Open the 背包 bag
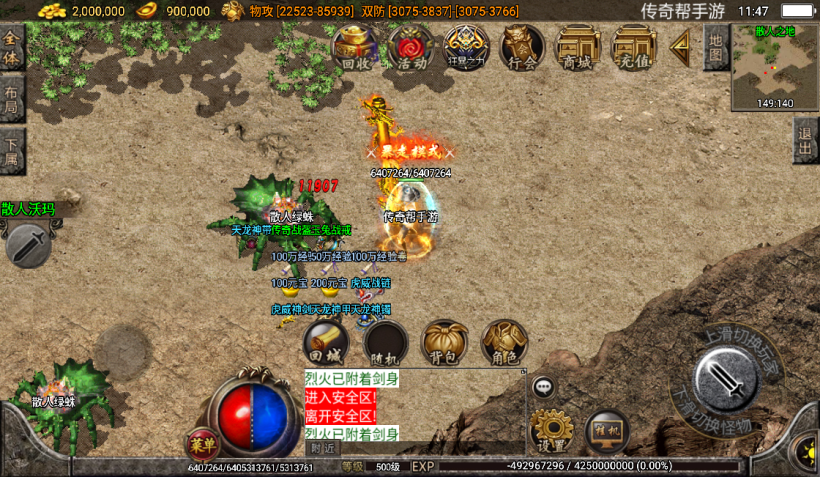820x477 pixels. pyautogui.click(x=445, y=342)
